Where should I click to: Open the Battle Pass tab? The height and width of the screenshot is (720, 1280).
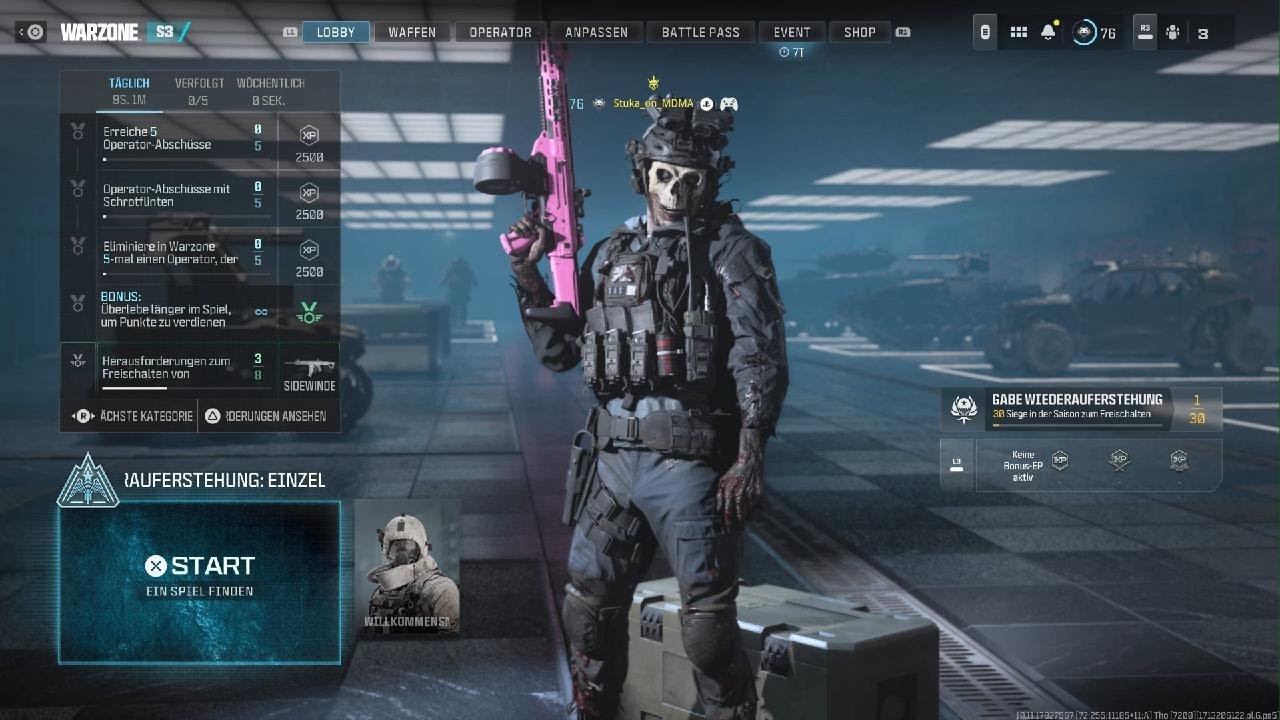(x=700, y=32)
